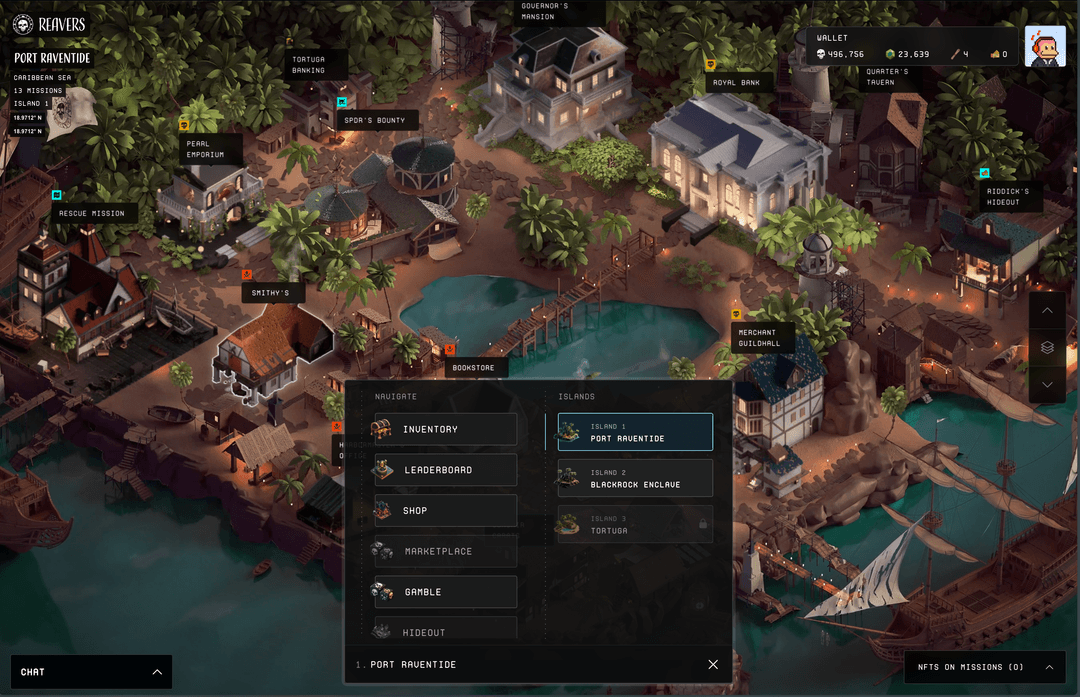
Task: Close the navigation panel
Action: point(713,665)
